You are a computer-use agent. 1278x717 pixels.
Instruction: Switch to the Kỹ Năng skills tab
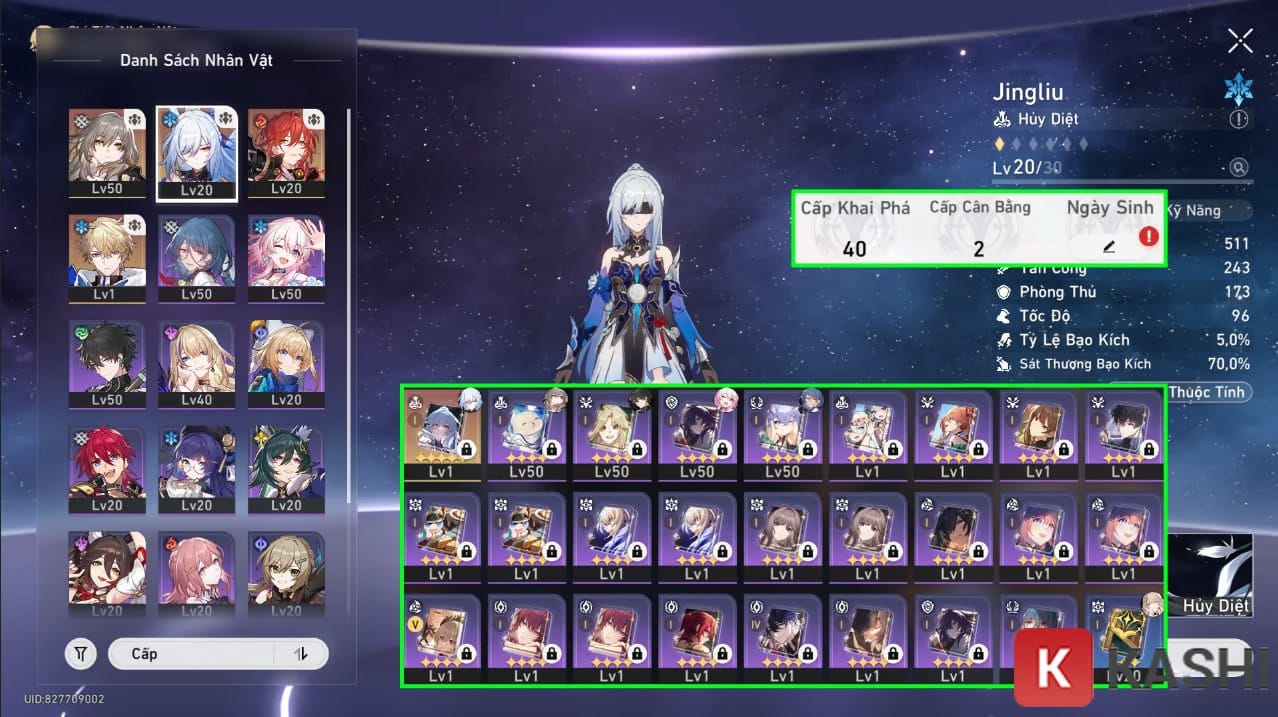click(x=1210, y=211)
